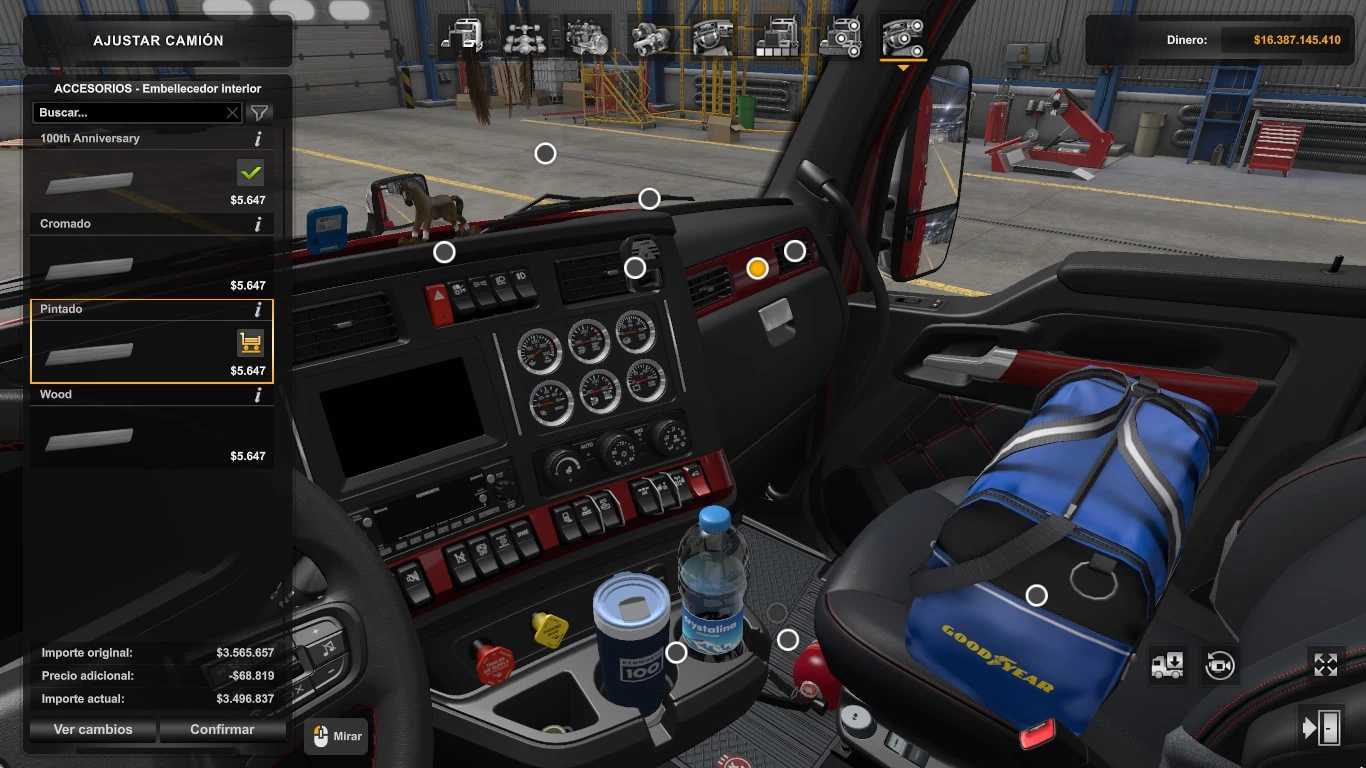Screen dimensions: 1366x768
Task: Switch to the engine category tab
Action: coord(587,37)
